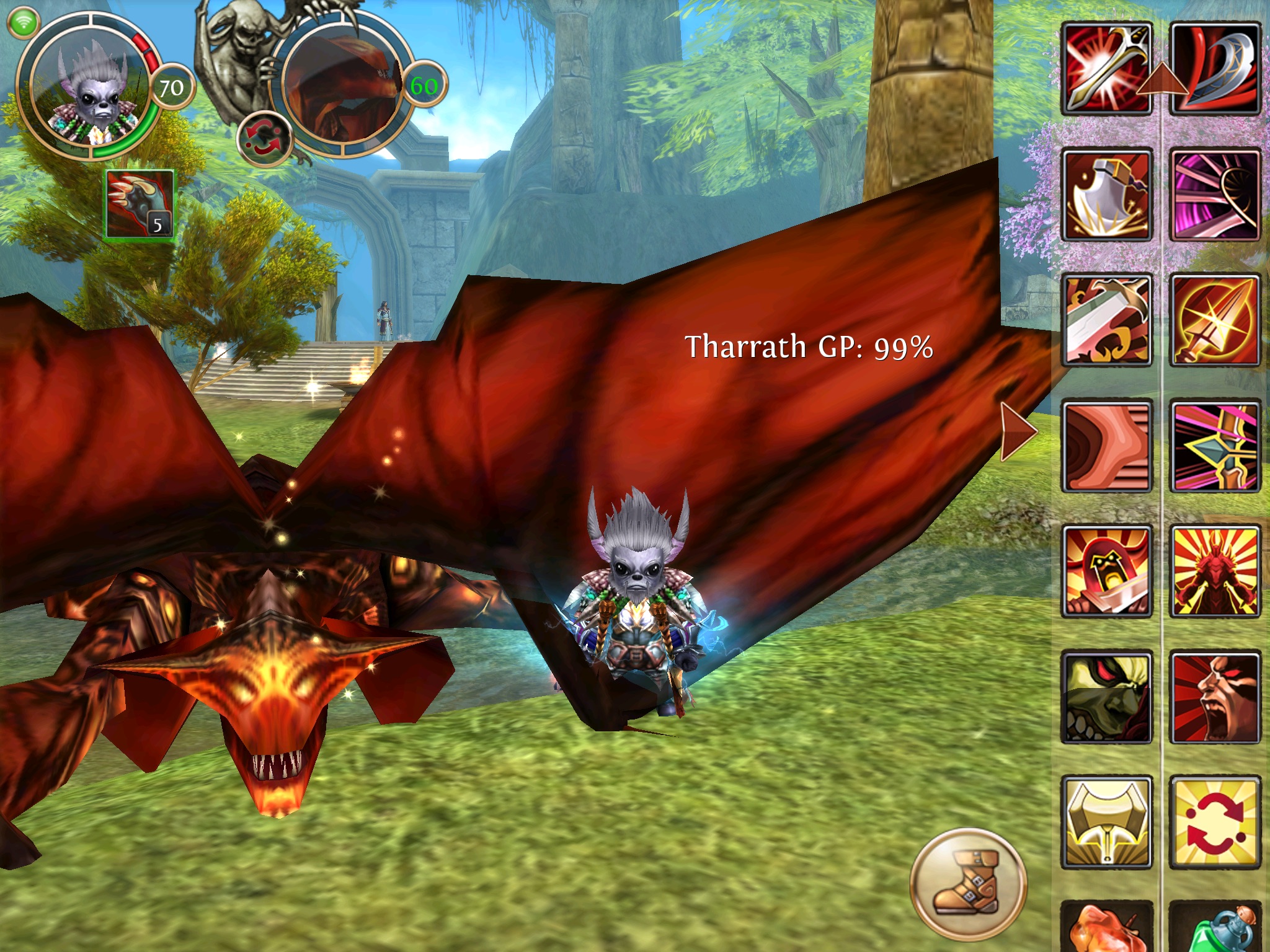Activate the red foot kick skill
1270x952 pixels.
pyautogui.click(x=1107, y=446)
